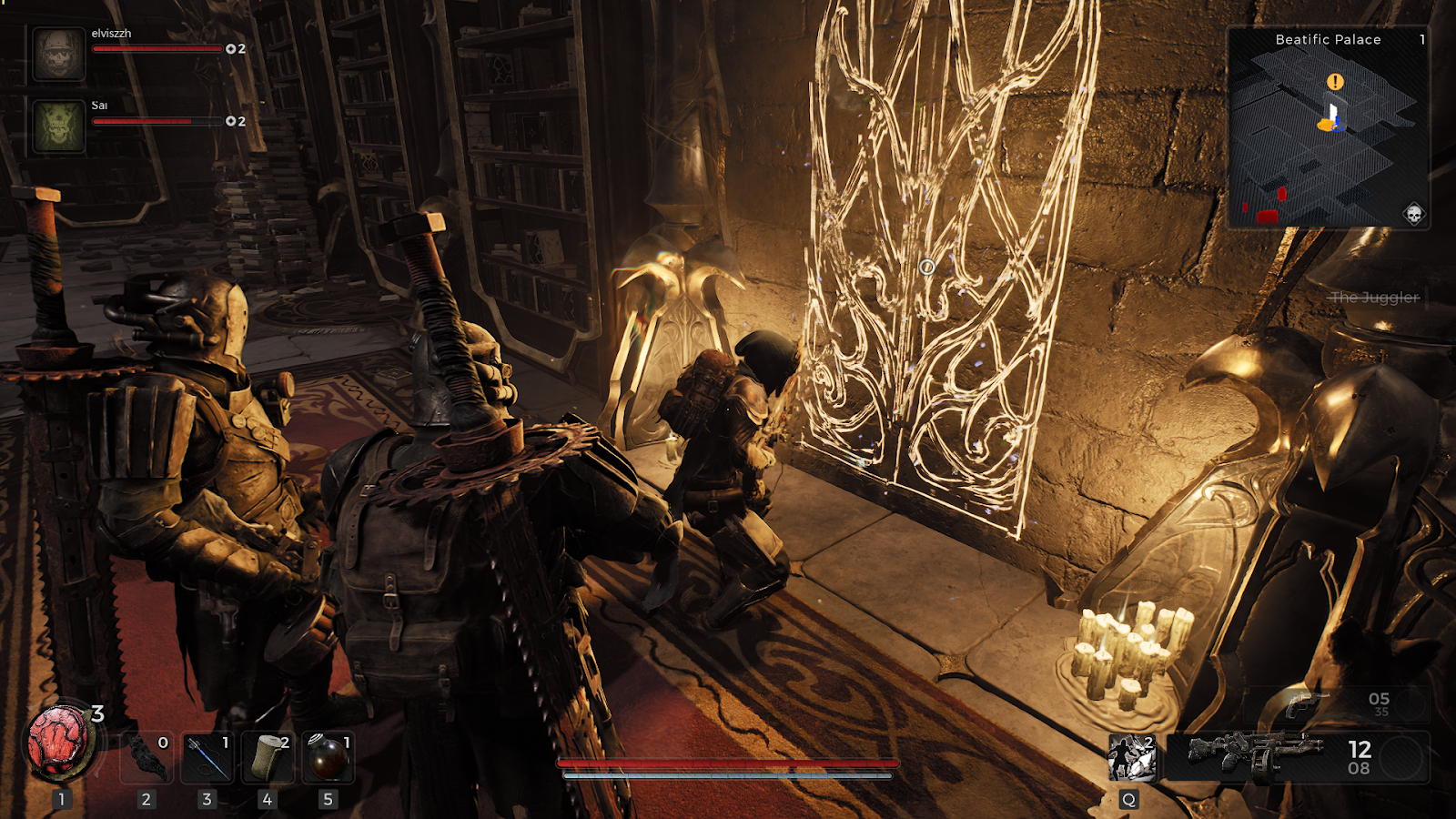Use the bandage roll item
The height and width of the screenshot is (819, 1456).
(x=268, y=757)
